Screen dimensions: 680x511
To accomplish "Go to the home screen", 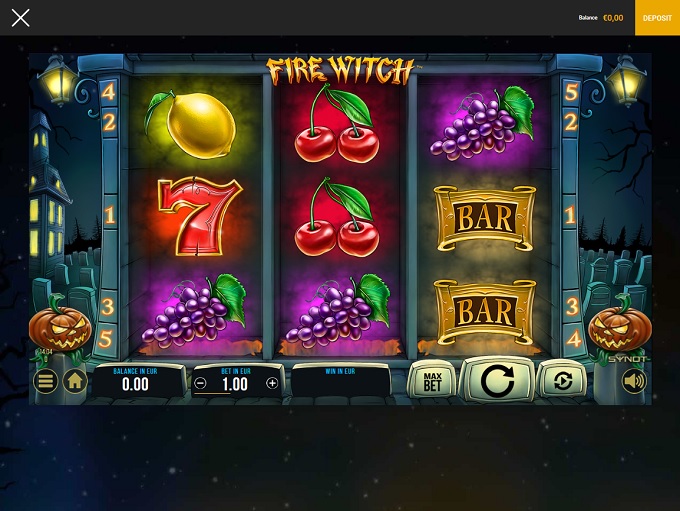I will click(x=75, y=381).
